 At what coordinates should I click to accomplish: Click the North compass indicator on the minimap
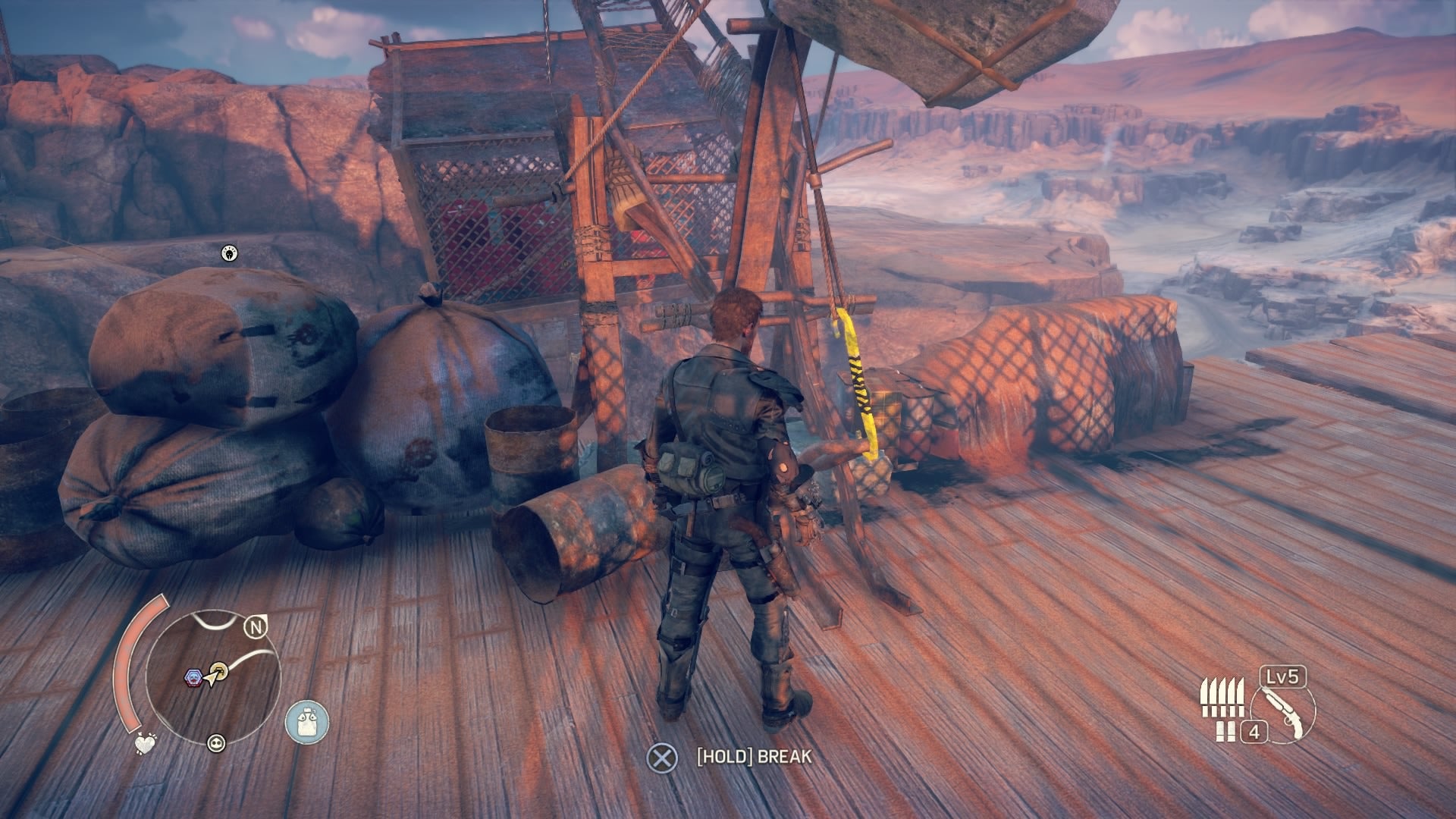click(x=256, y=626)
